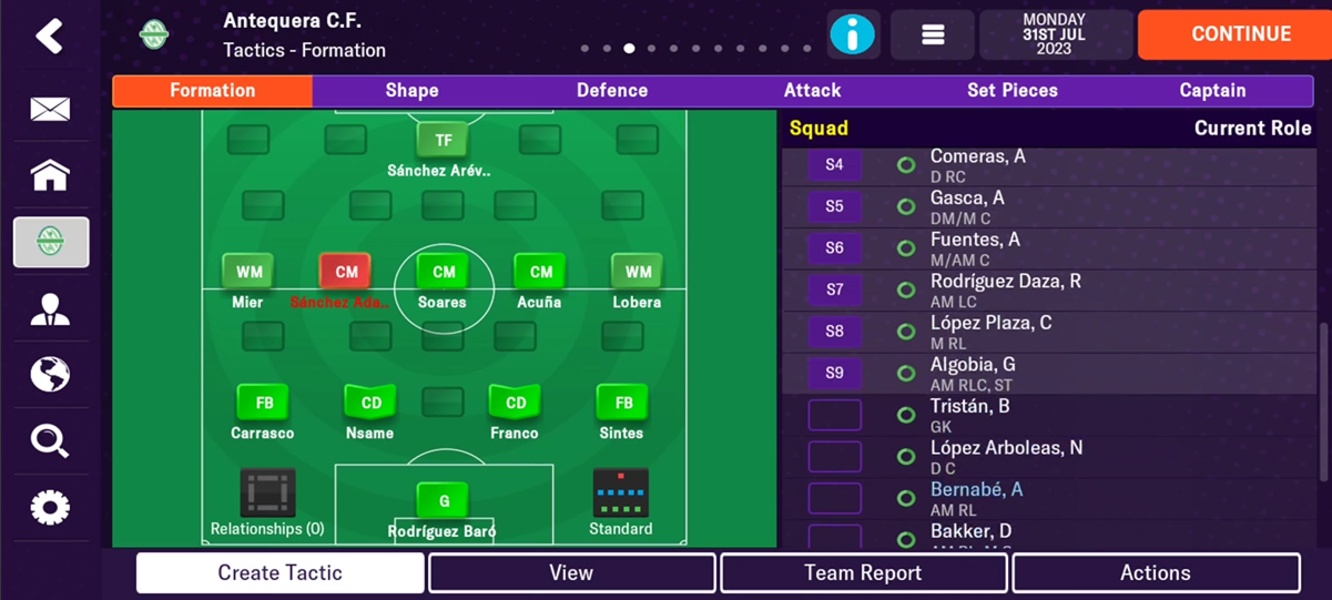Screen dimensions: 1332x600
Task: Open the mail inbox icon
Action: point(50,109)
